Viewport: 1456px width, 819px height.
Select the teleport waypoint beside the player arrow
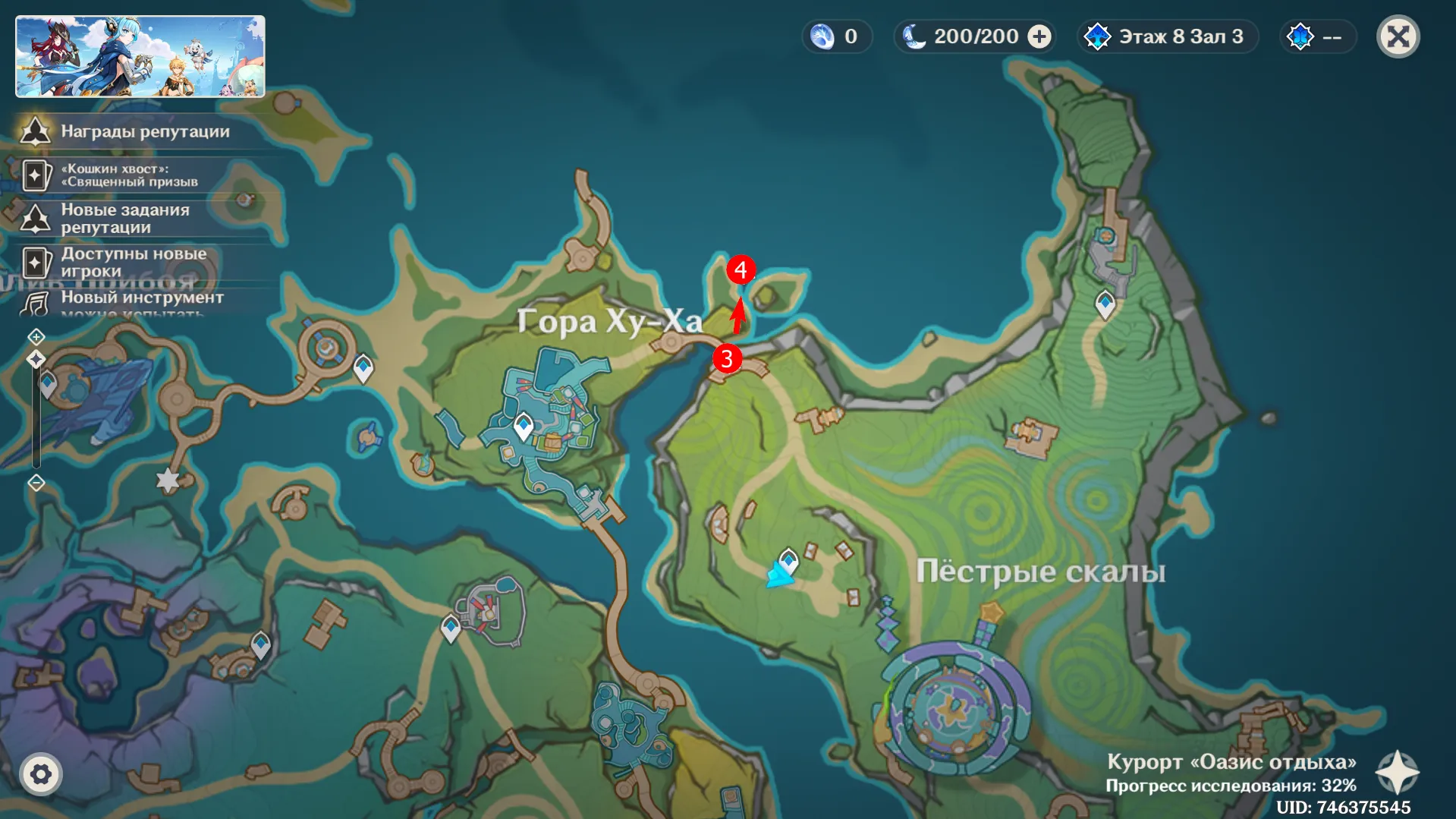pos(789,560)
